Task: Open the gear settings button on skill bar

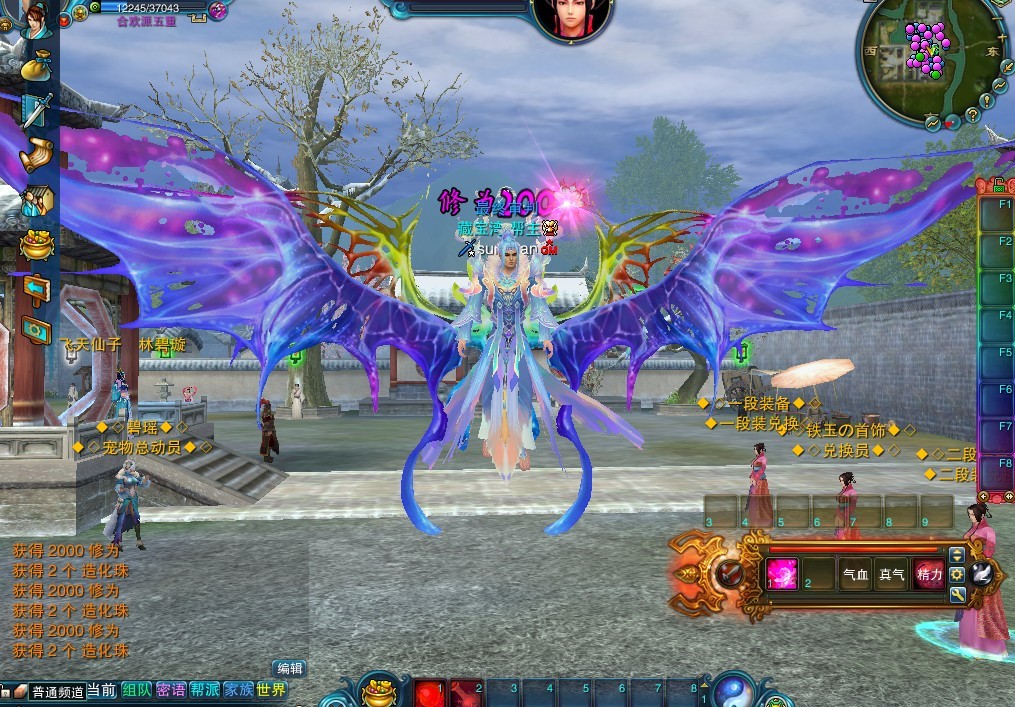Action: (957, 574)
